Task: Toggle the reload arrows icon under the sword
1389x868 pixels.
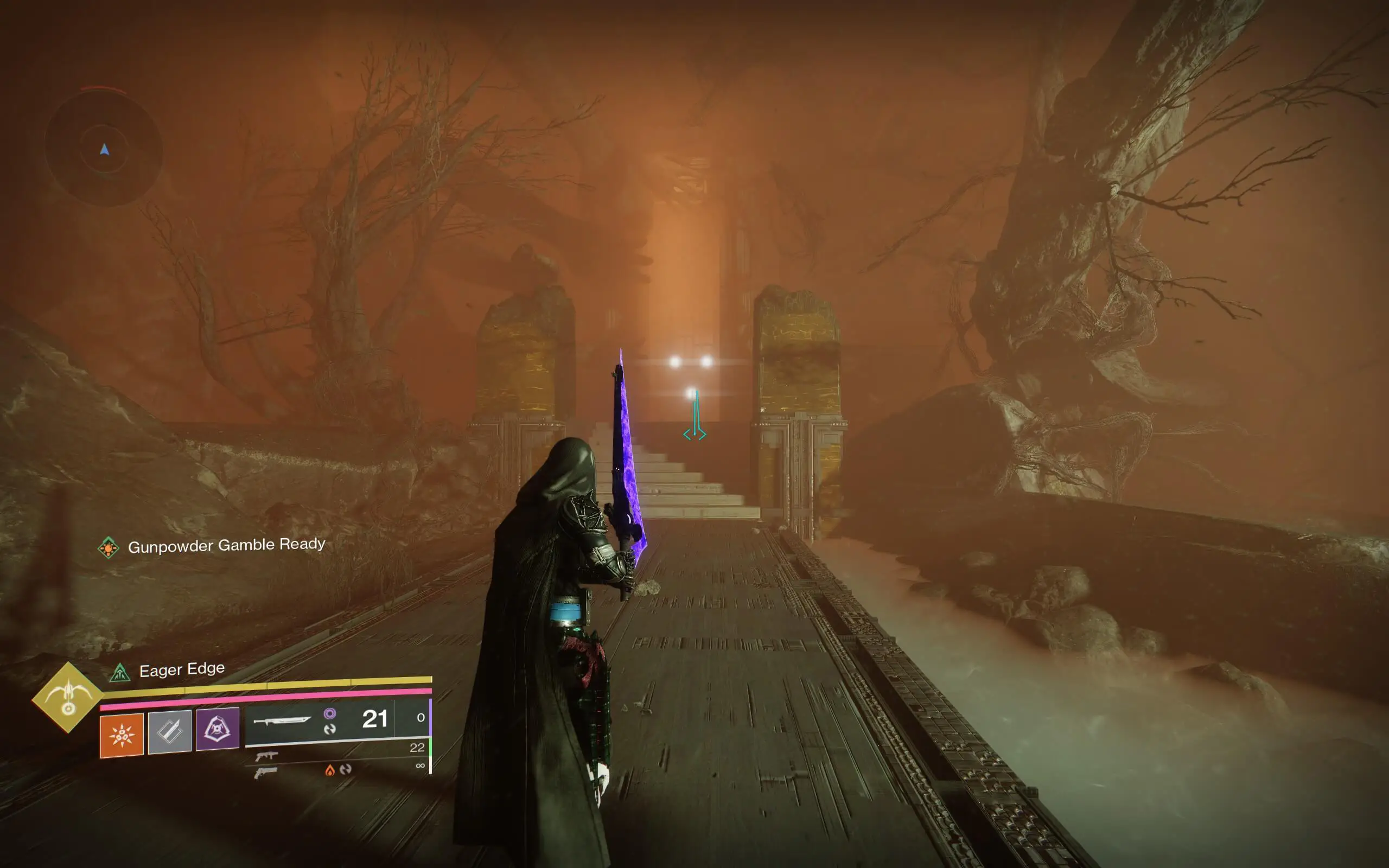Action: [x=331, y=729]
